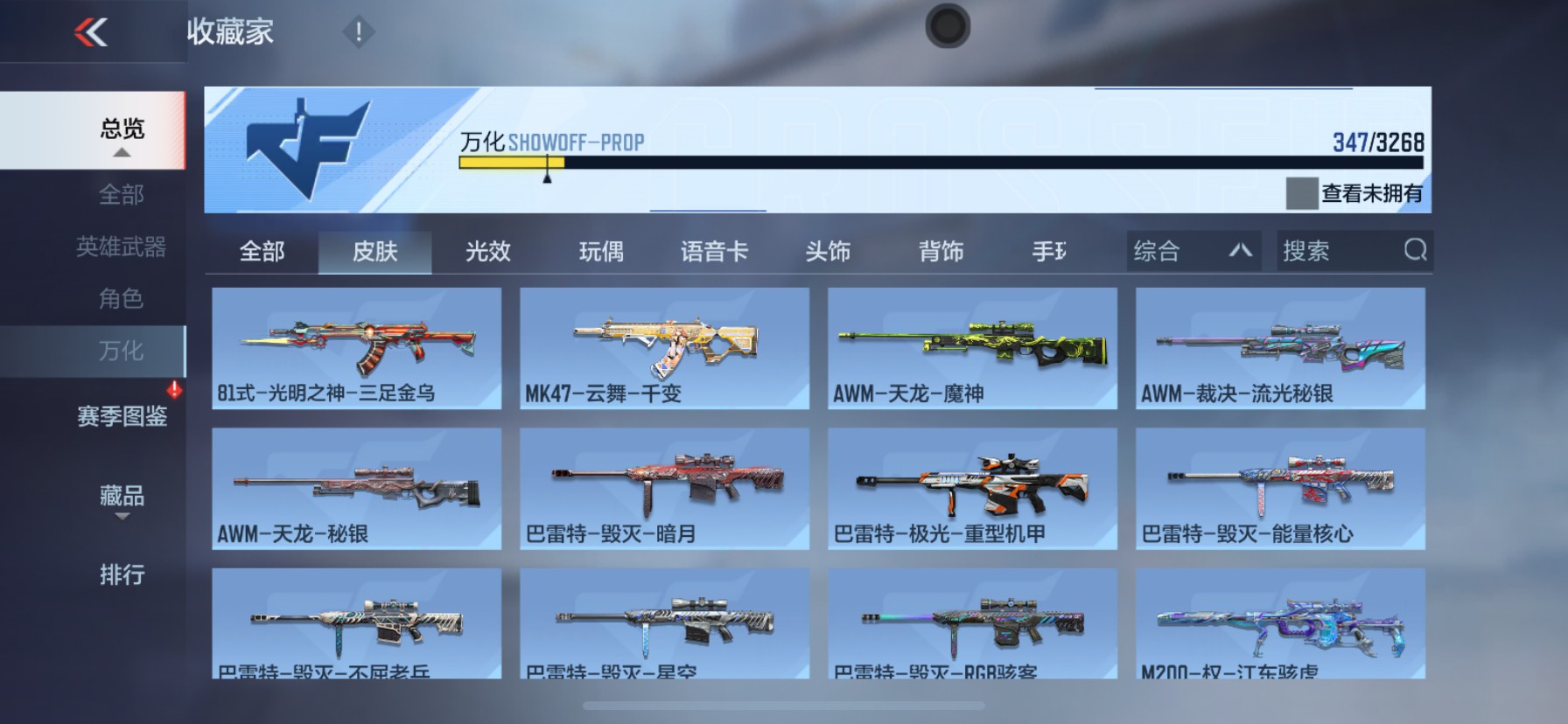Go to 排行 in the left sidebar
The height and width of the screenshot is (724, 1568).
click(120, 576)
